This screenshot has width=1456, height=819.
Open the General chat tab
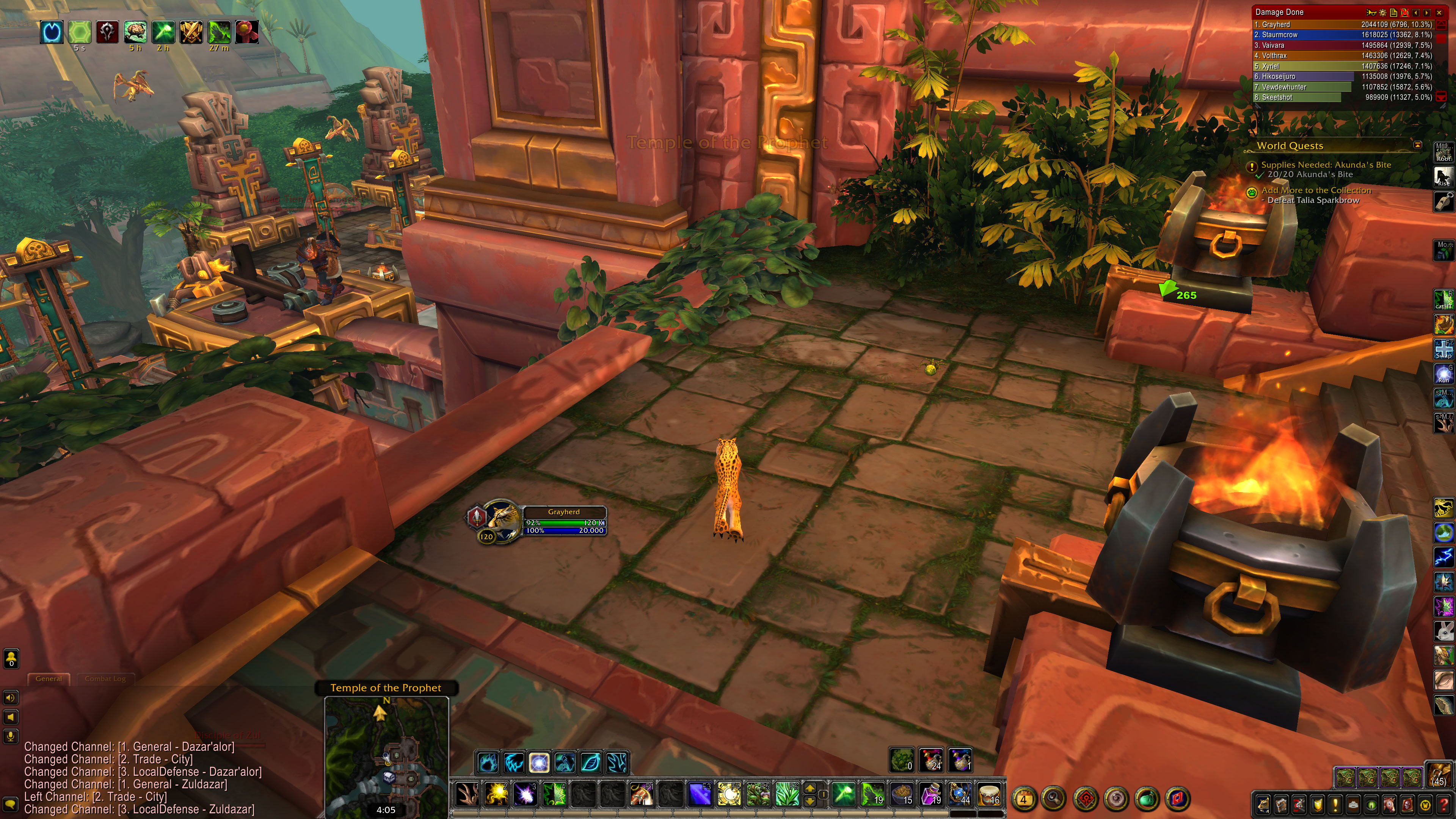click(49, 678)
